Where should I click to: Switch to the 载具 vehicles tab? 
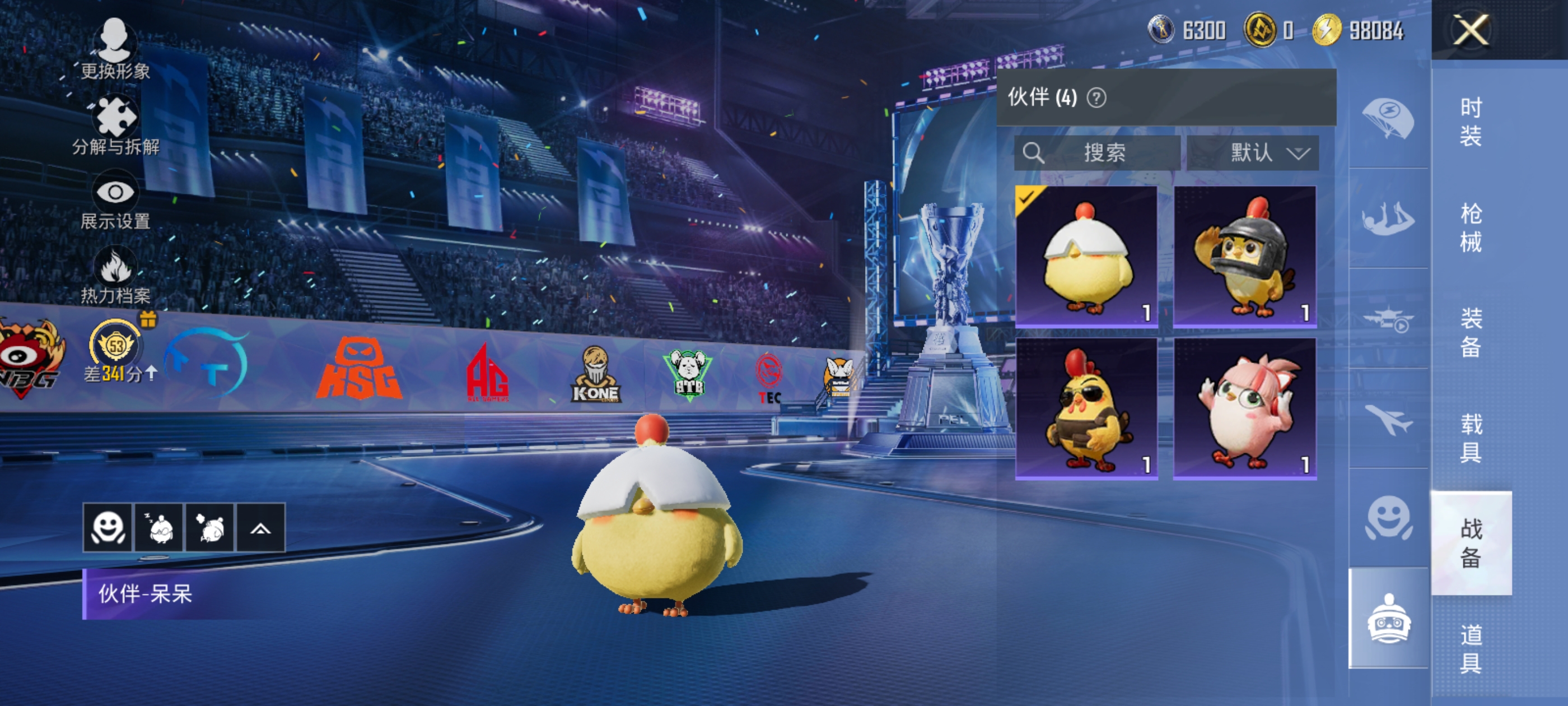tap(1470, 438)
